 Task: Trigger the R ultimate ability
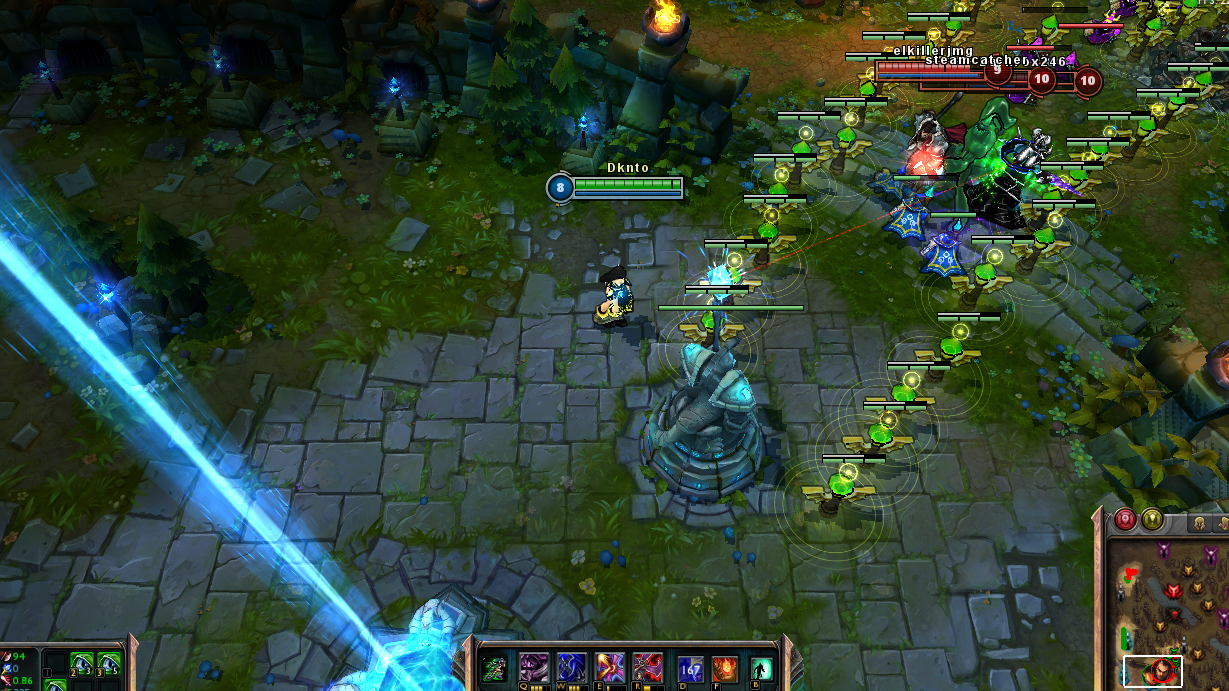point(648,667)
